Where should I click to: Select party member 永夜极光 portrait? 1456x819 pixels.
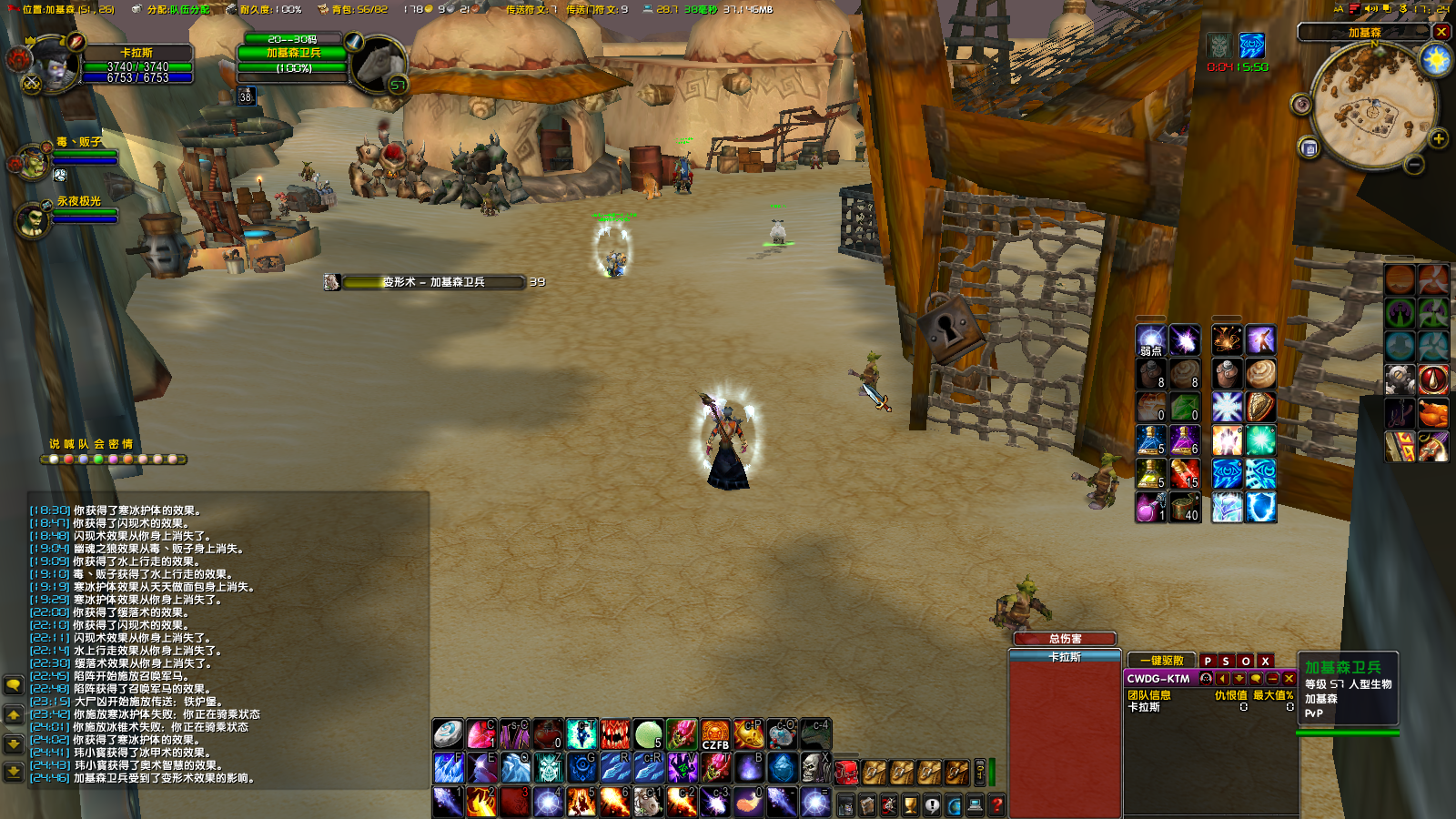point(33,219)
